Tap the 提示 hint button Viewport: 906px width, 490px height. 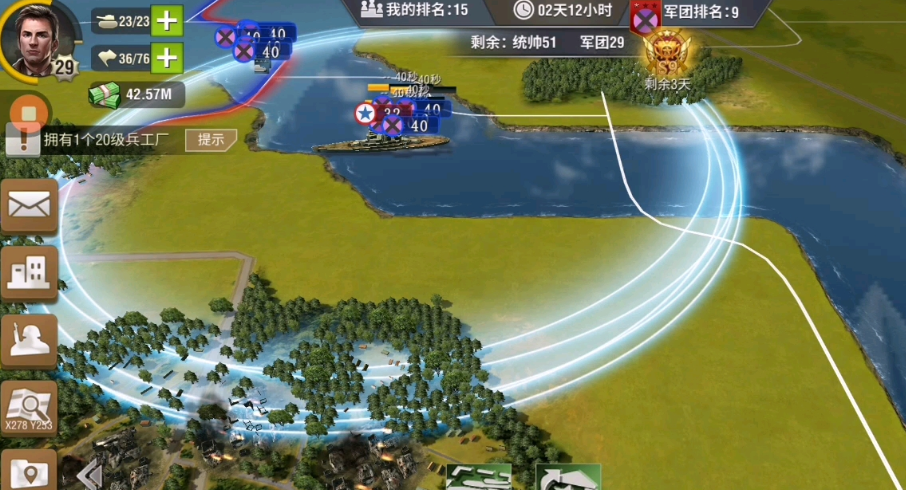pos(210,140)
